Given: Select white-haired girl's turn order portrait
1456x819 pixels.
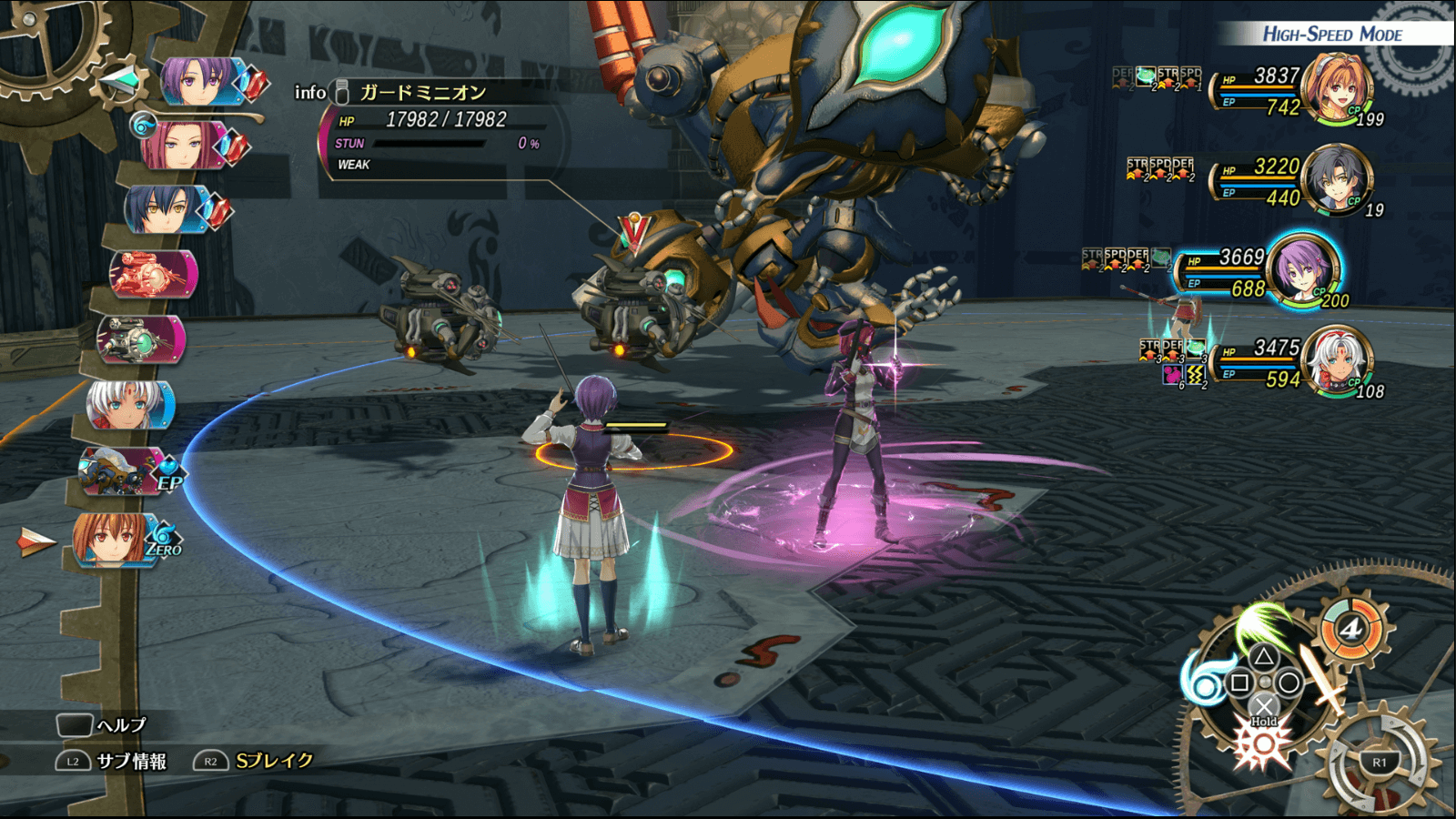Looking at the screenshot, I should click(x=127, y=406).
